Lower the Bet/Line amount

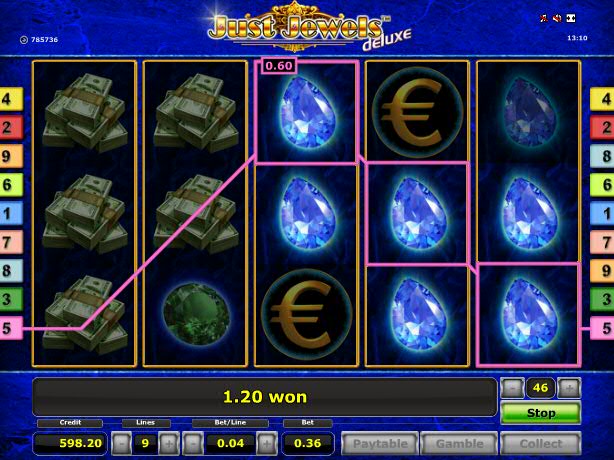(193, 443)
